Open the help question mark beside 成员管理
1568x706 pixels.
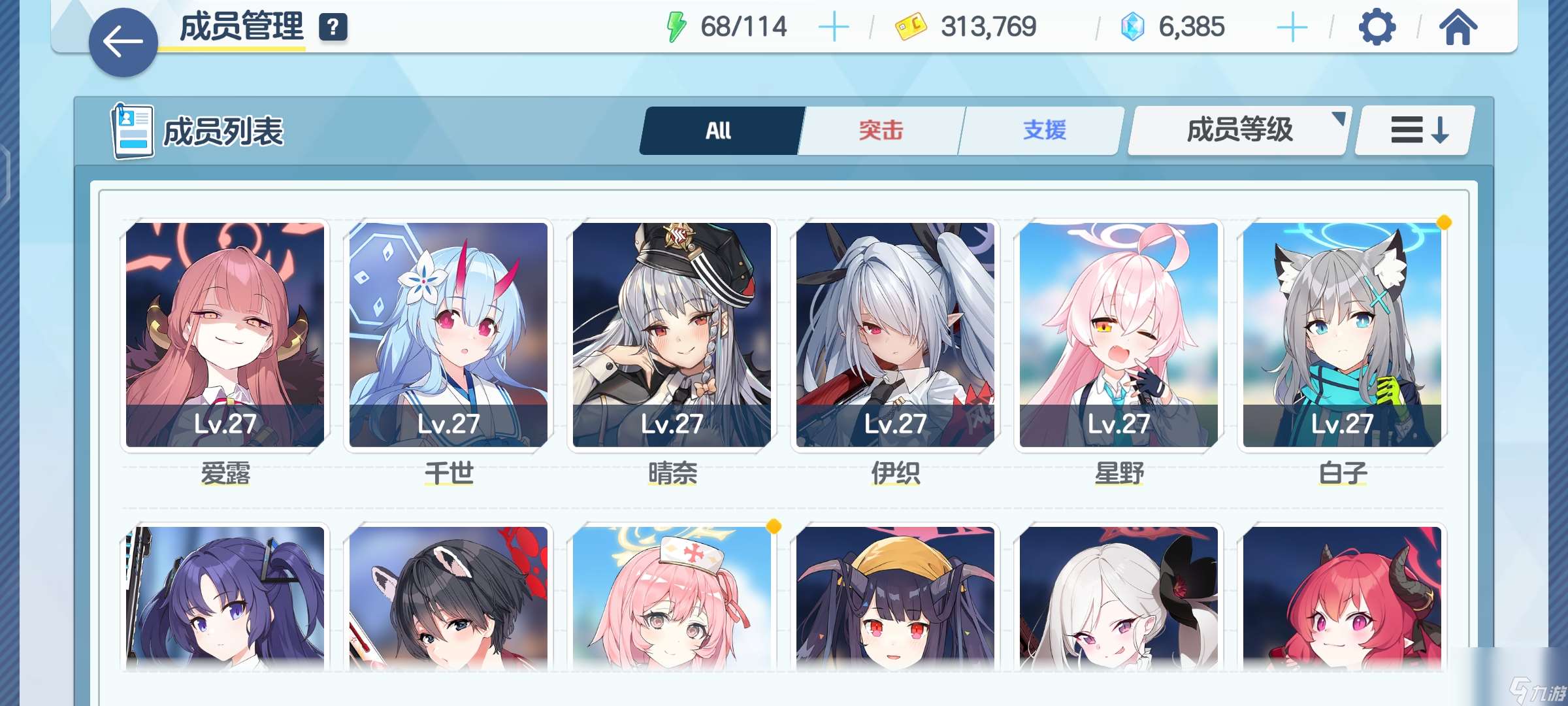pyautogui.click(x=333, y=27)
